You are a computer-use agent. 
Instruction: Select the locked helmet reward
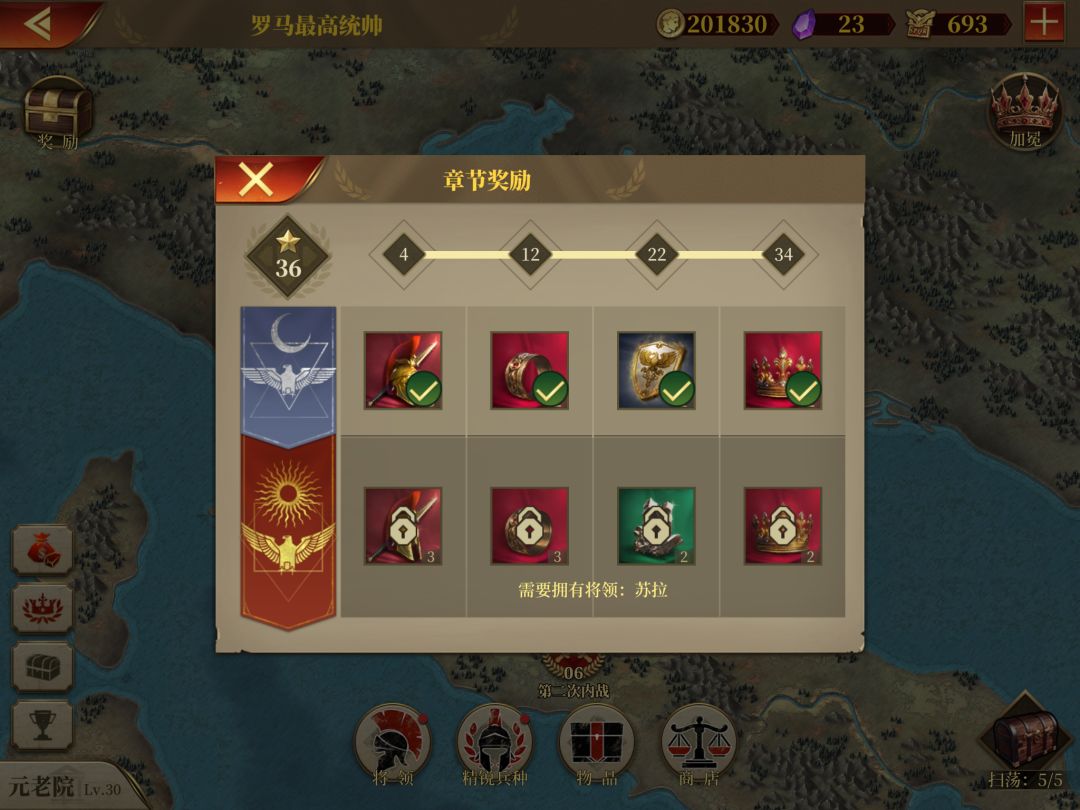[403, 526]
